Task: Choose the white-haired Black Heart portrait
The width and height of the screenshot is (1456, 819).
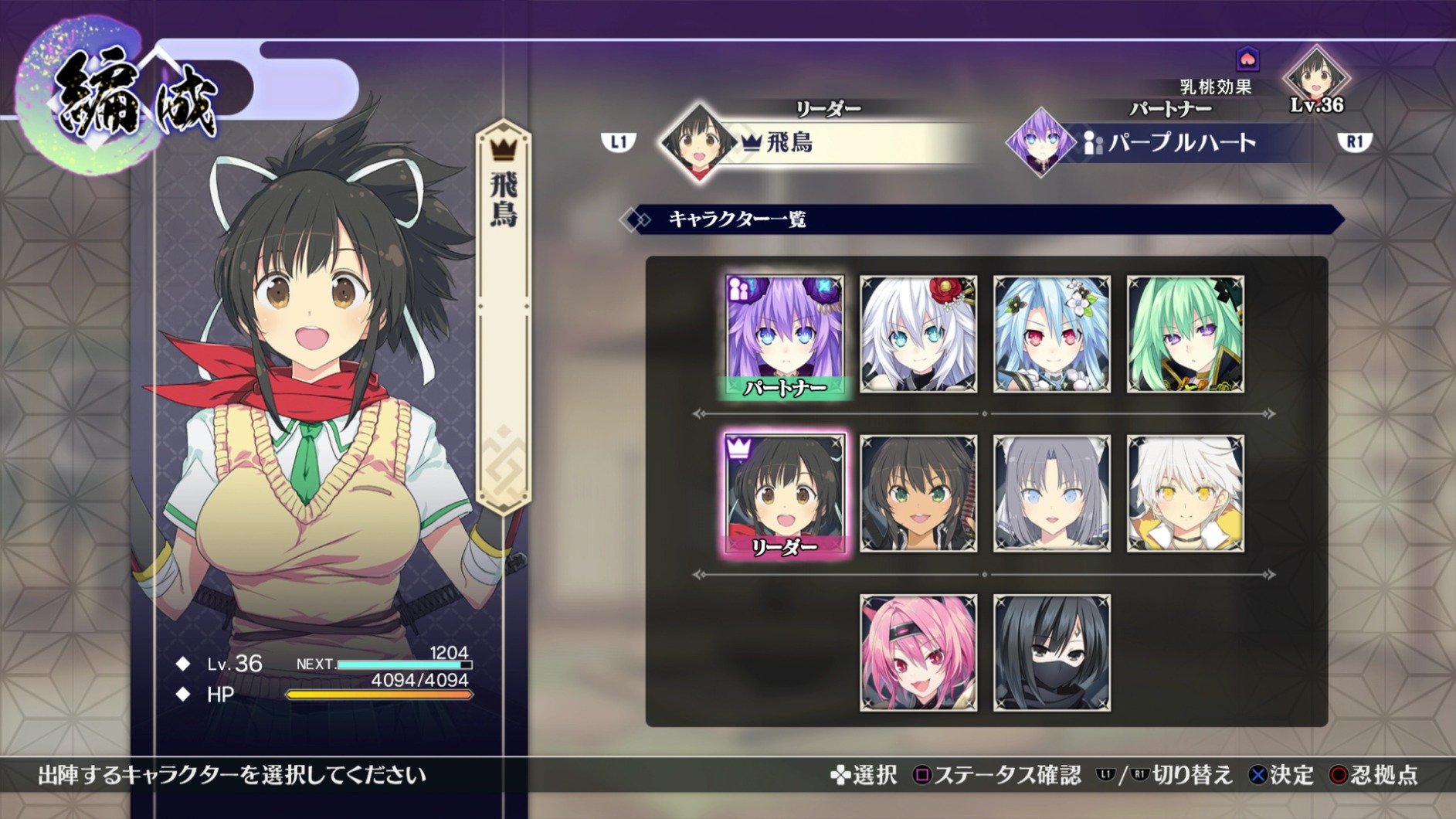Action: click(x=918, y=335)
